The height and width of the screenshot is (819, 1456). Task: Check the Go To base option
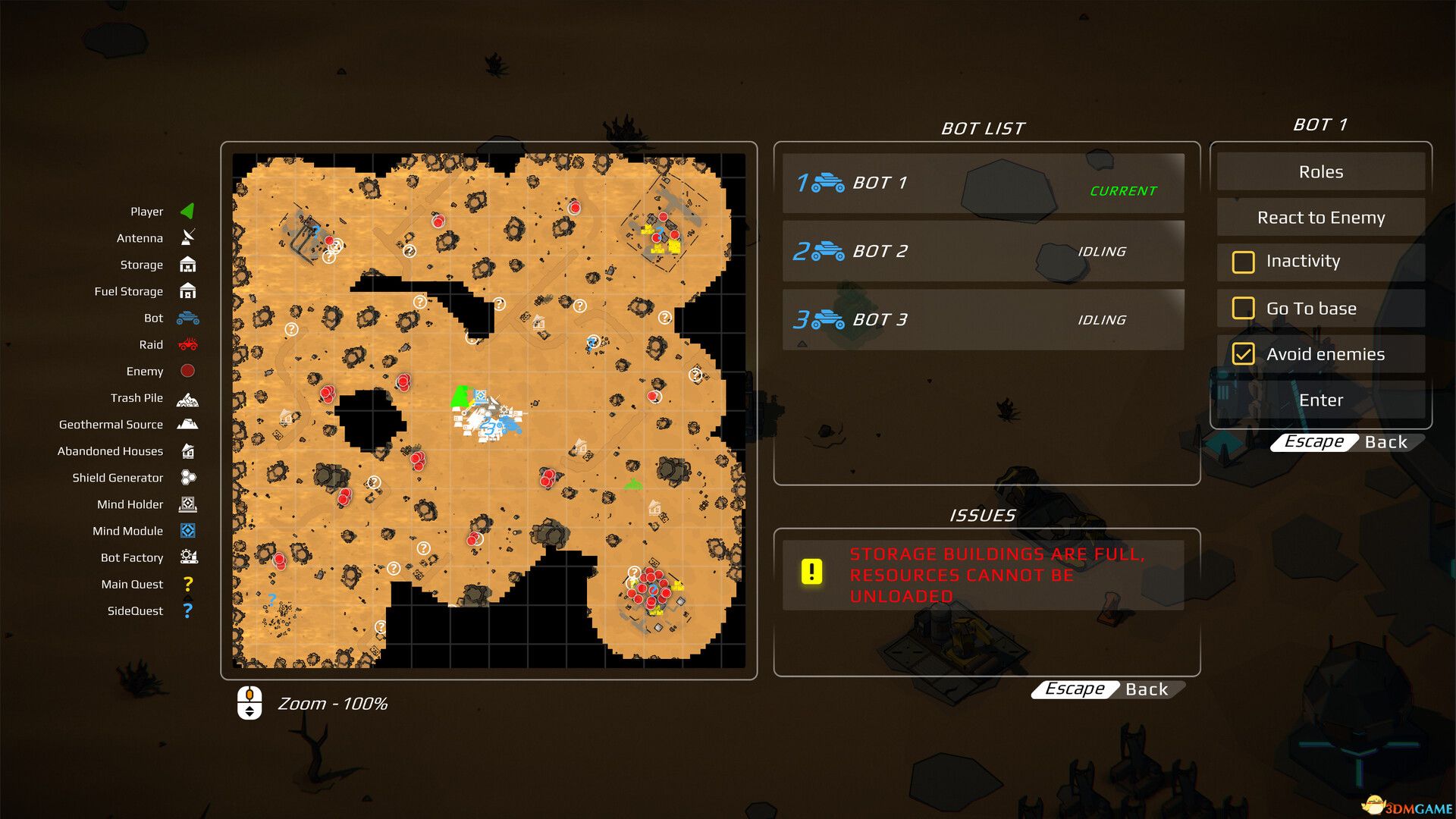(1243, 308)
